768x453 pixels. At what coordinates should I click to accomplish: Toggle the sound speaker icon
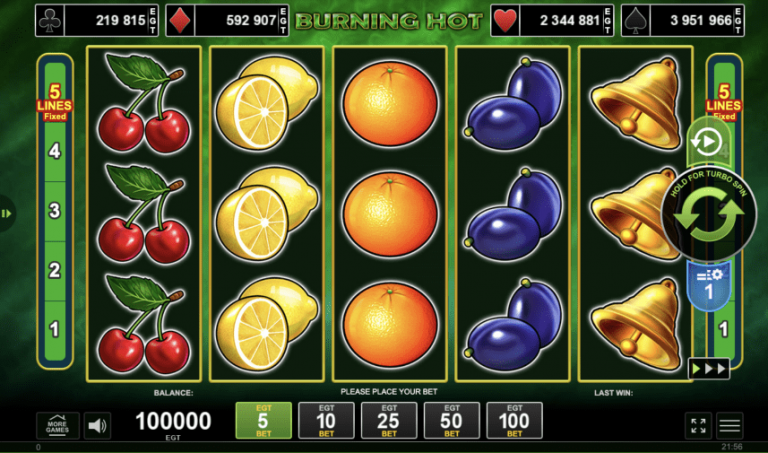pos(97,425)
